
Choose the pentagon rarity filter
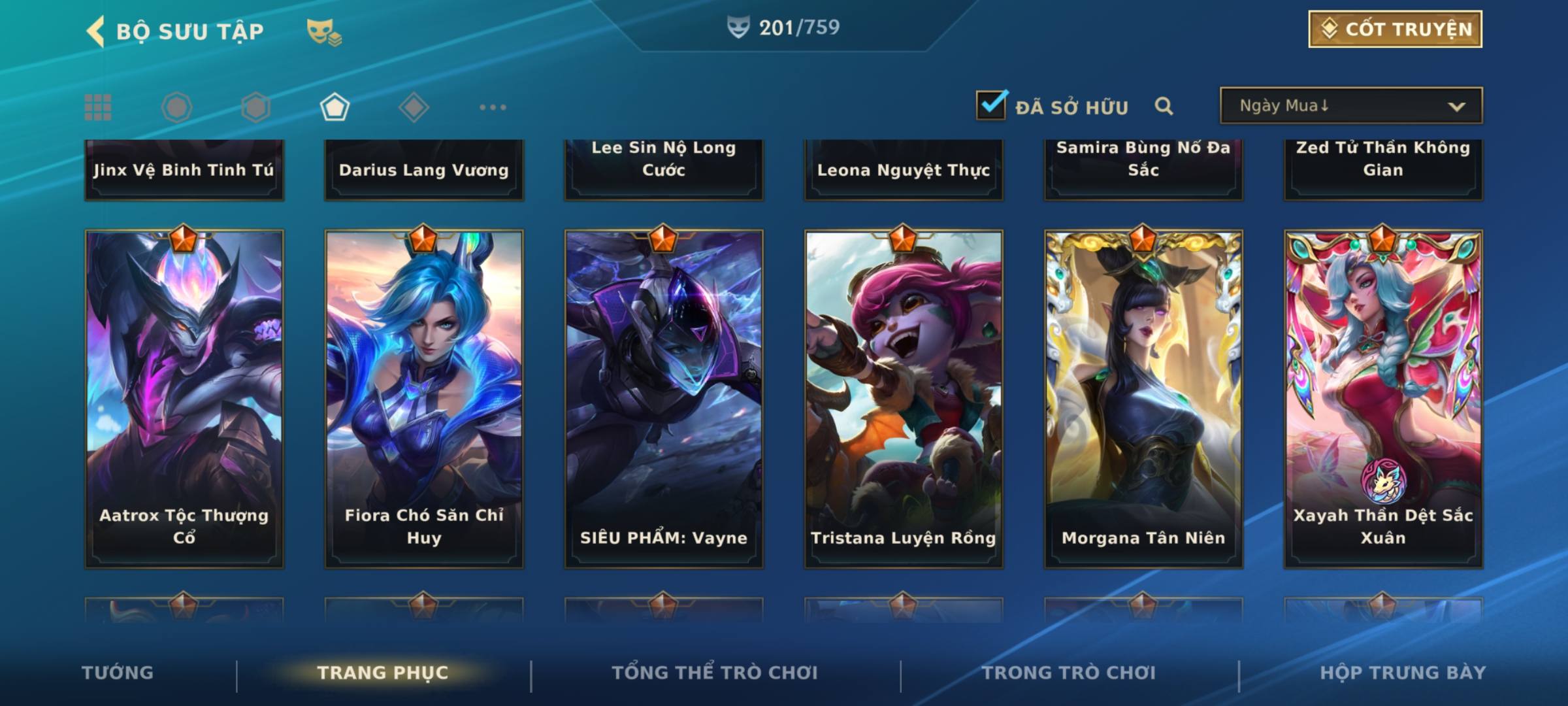tap(335, 107)
